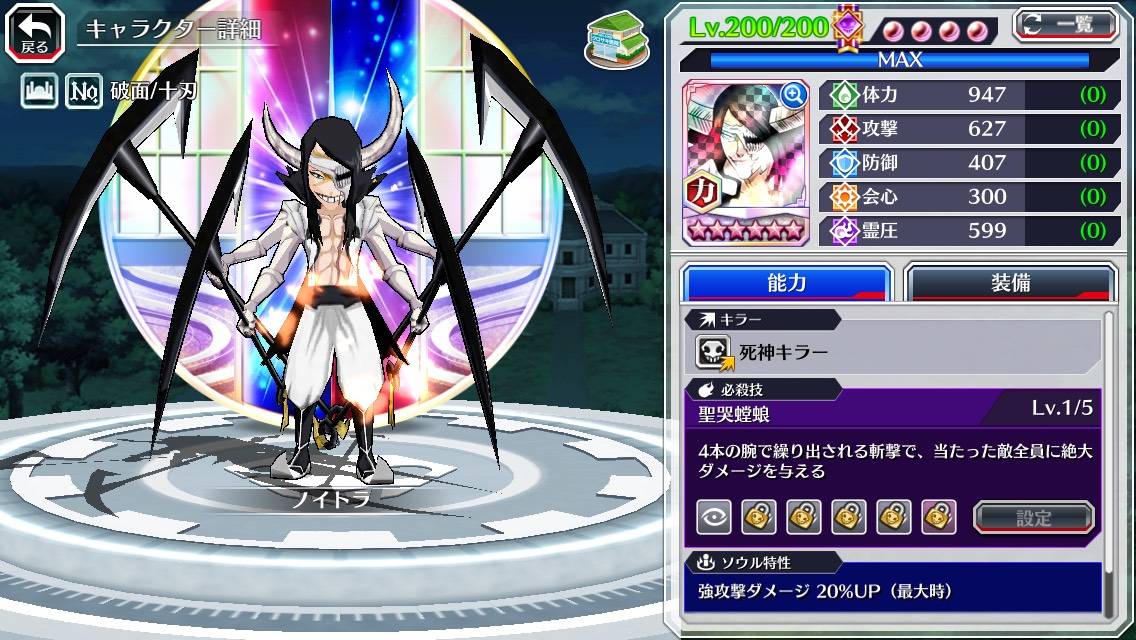
Task: Click the No. number badge icon
Action: 84,93
